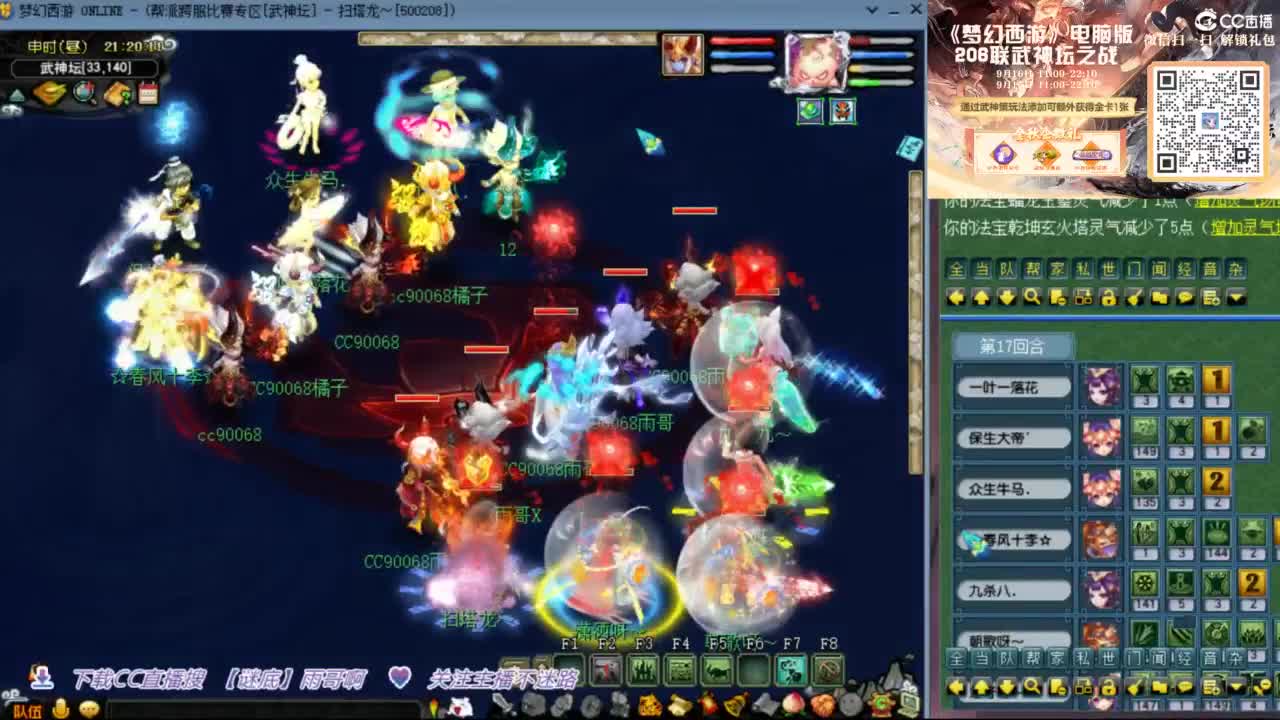This screenshot has height=720, width=1280.
Task: Toggle the chat lock icon
Action: click(x=1110, y=297)
